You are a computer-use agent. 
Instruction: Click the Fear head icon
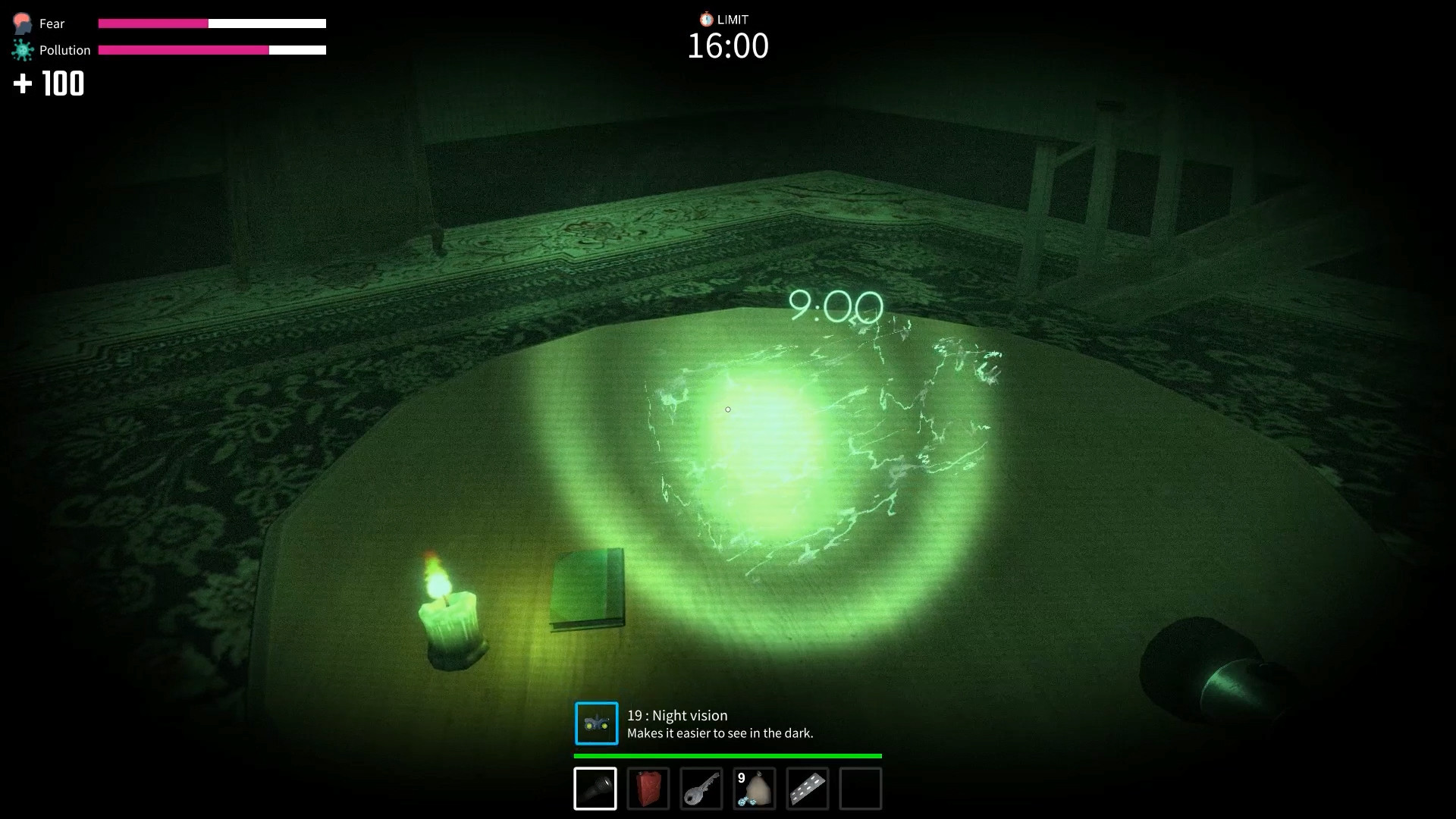(x=21, y=23)
